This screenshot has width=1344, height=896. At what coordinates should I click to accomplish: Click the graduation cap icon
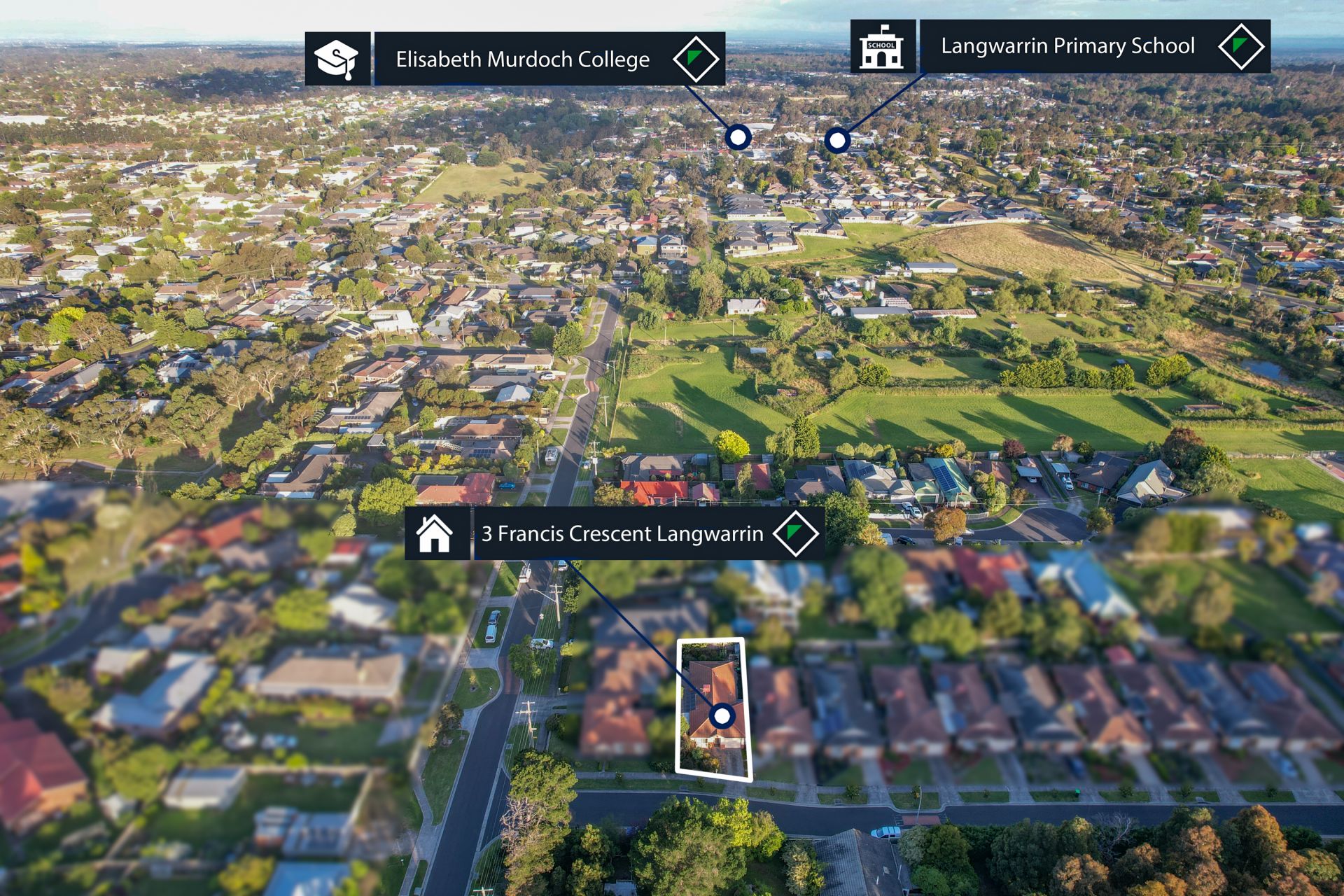pyautogui.click(x=337, y=59)
